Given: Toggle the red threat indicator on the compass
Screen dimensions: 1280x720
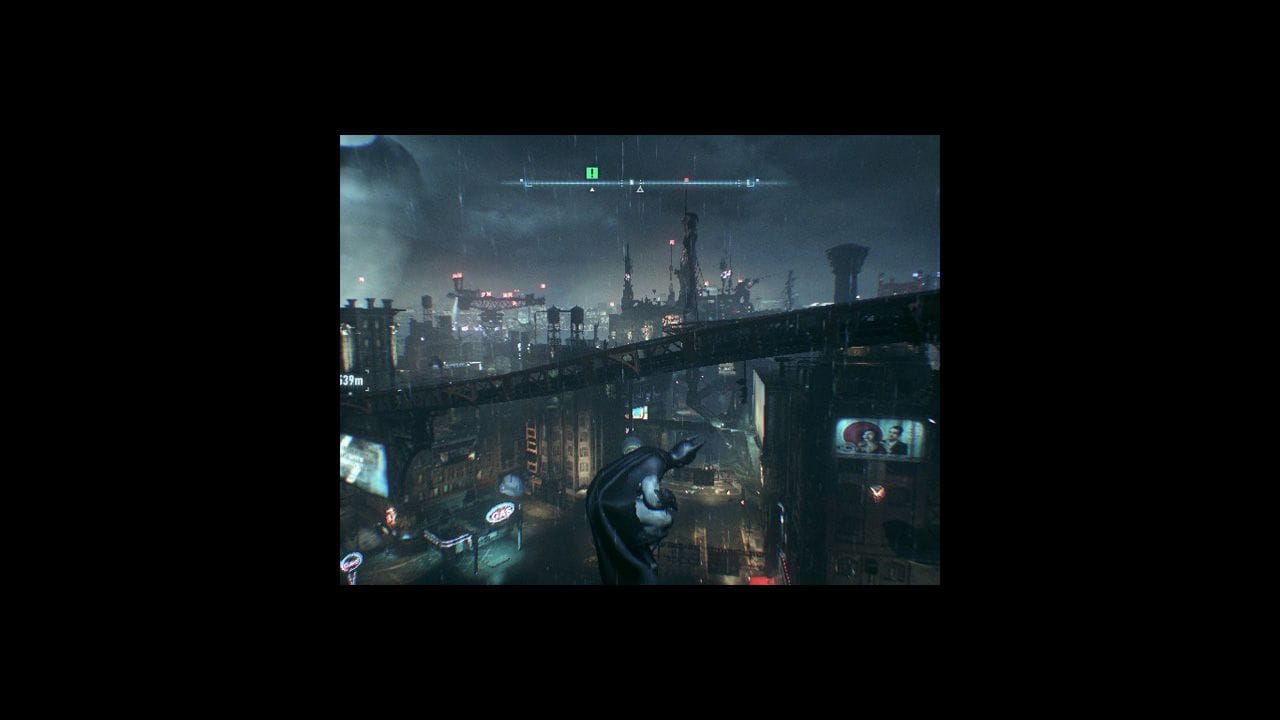Looking at the screenshot, I should coord(686,180).
